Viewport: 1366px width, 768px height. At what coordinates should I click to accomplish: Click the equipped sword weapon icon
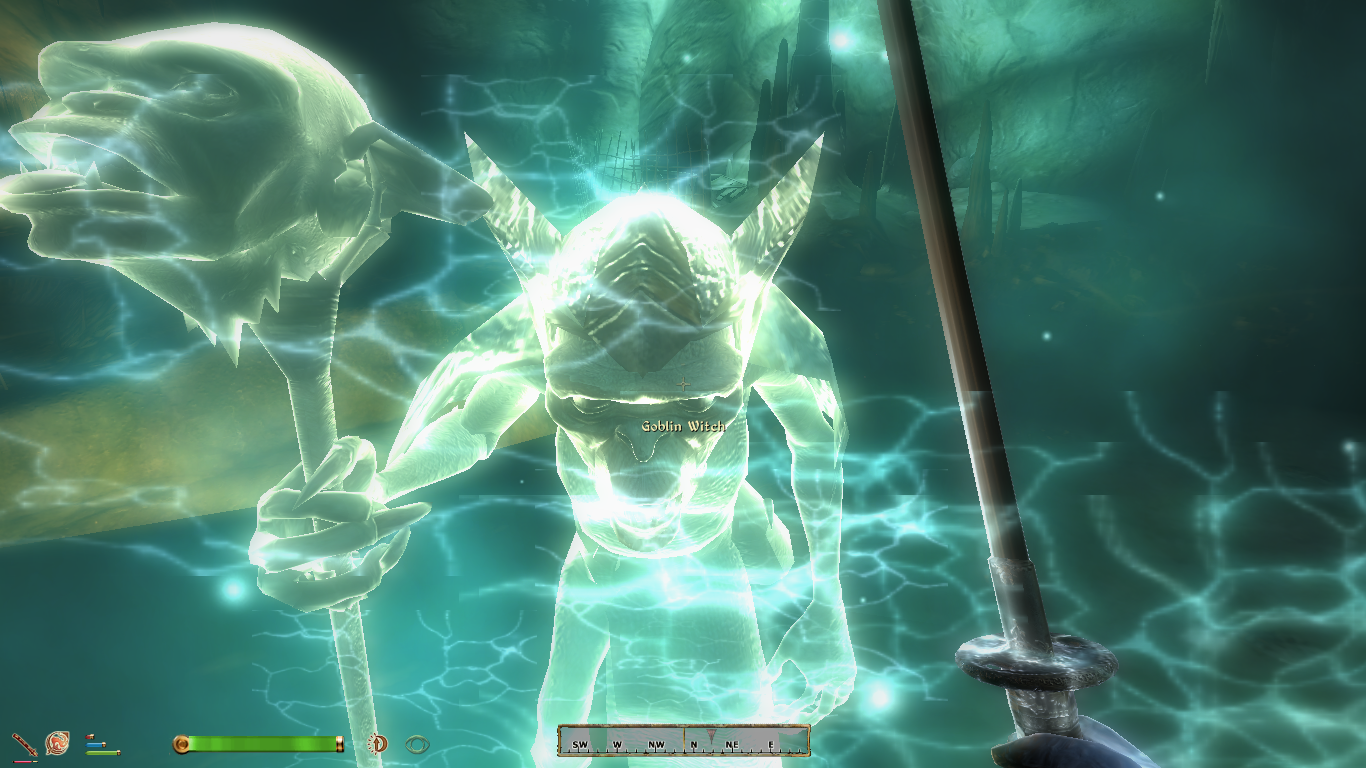tap(23, 743)
